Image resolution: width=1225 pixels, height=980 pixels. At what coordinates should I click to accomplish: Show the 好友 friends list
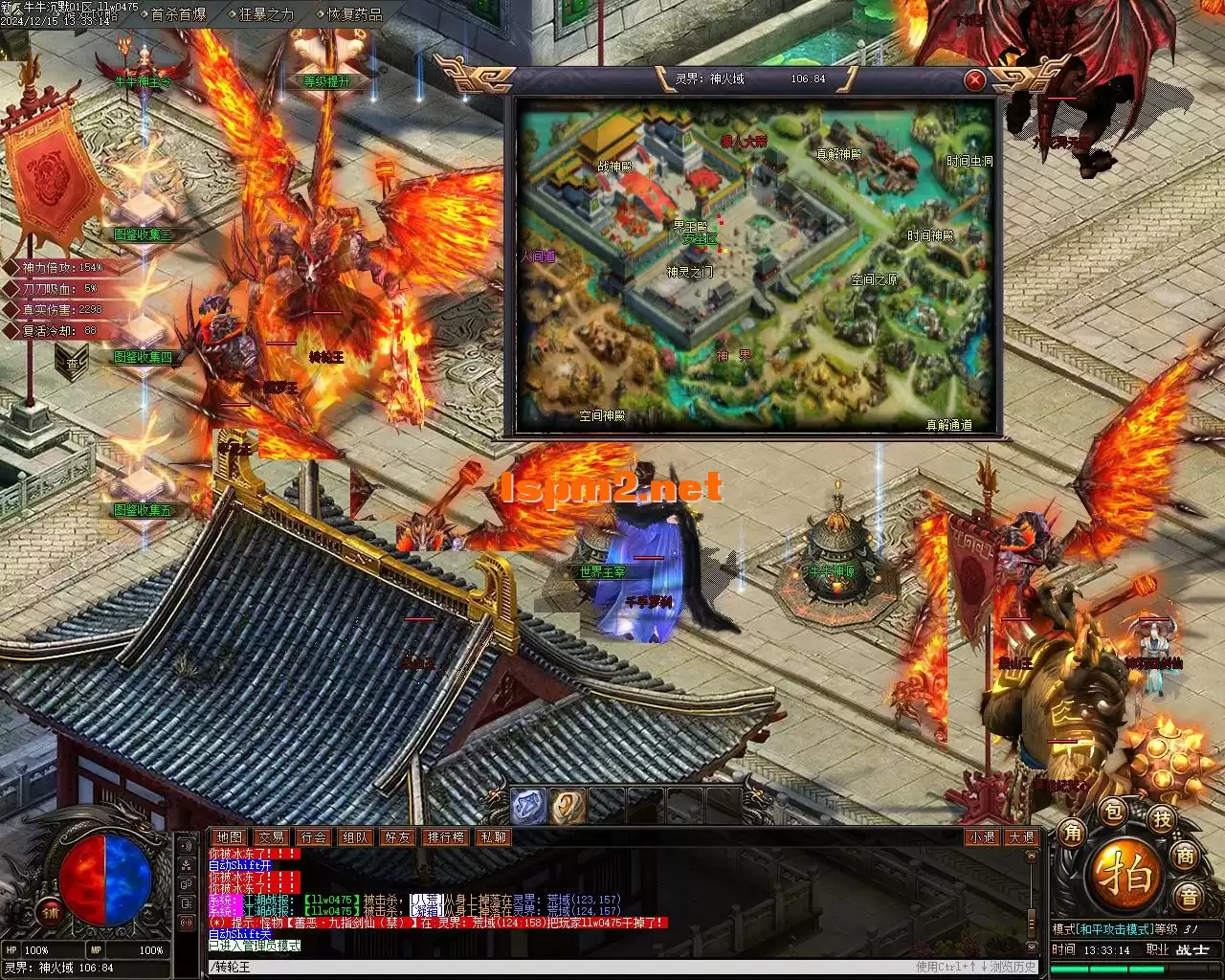coord(398,837)
